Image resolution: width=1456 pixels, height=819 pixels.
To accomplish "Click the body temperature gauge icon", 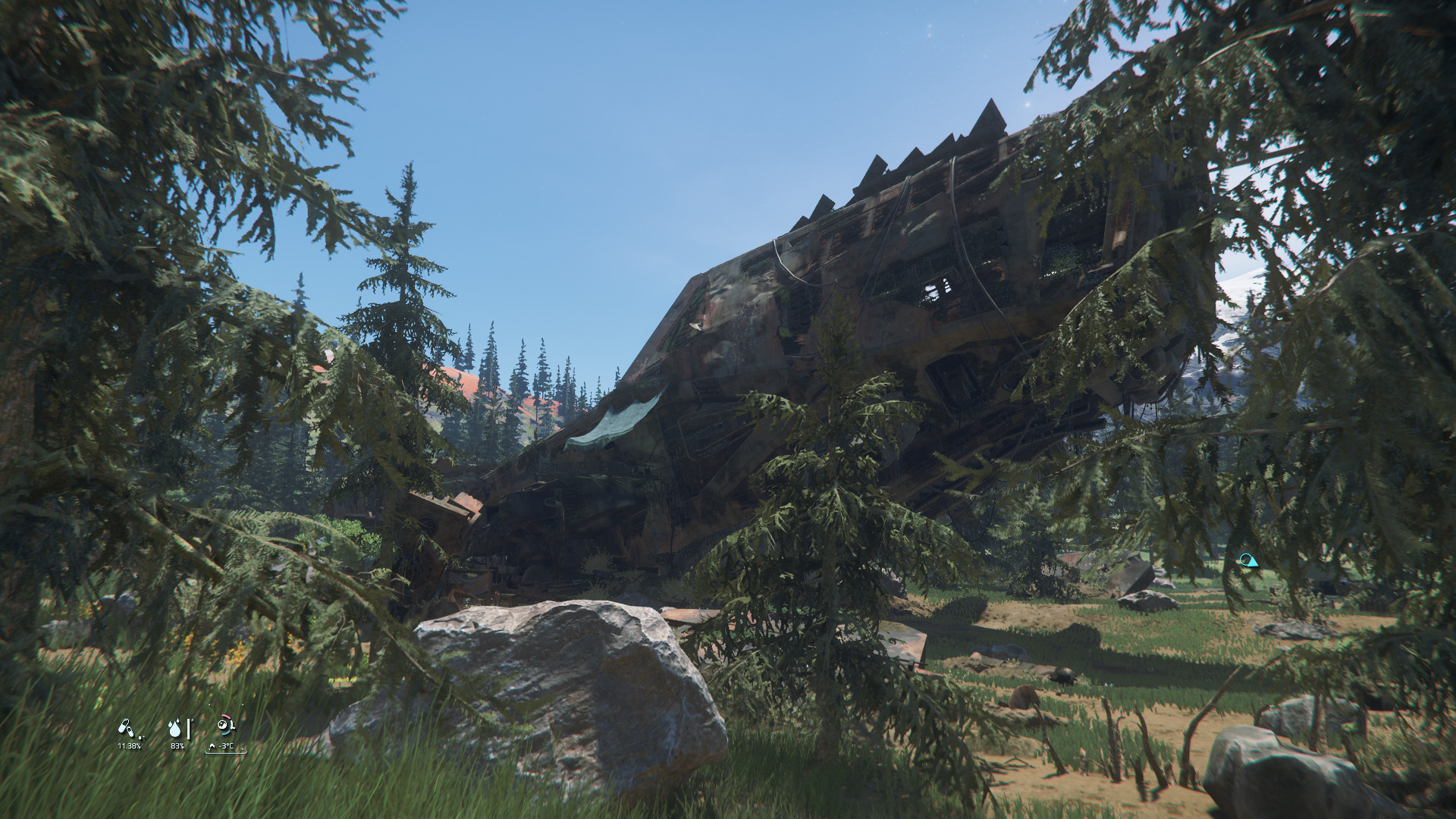I will pyautogui.click(x=224, y=726).
